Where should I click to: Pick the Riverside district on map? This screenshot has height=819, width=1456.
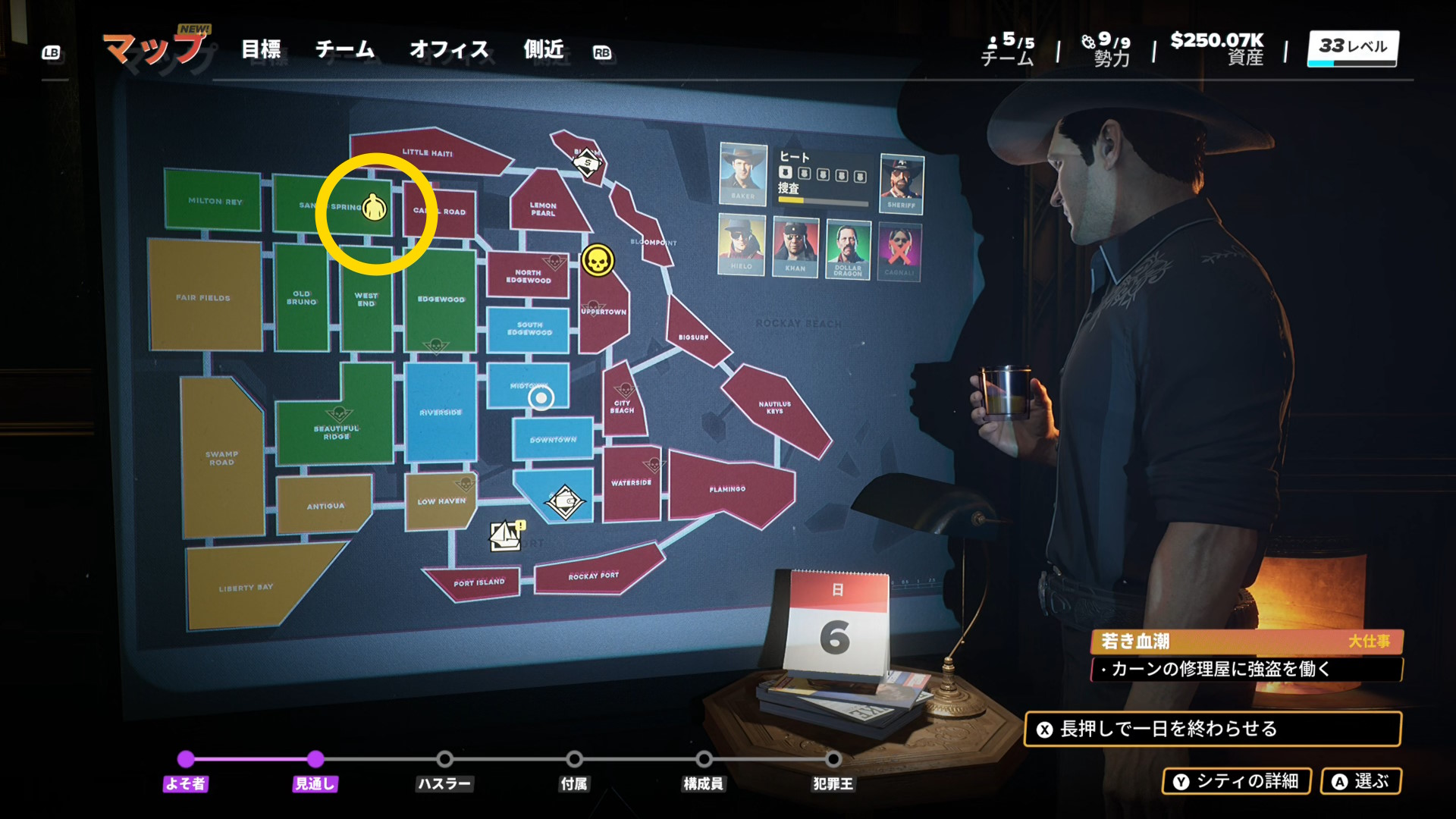pos(441,412)
